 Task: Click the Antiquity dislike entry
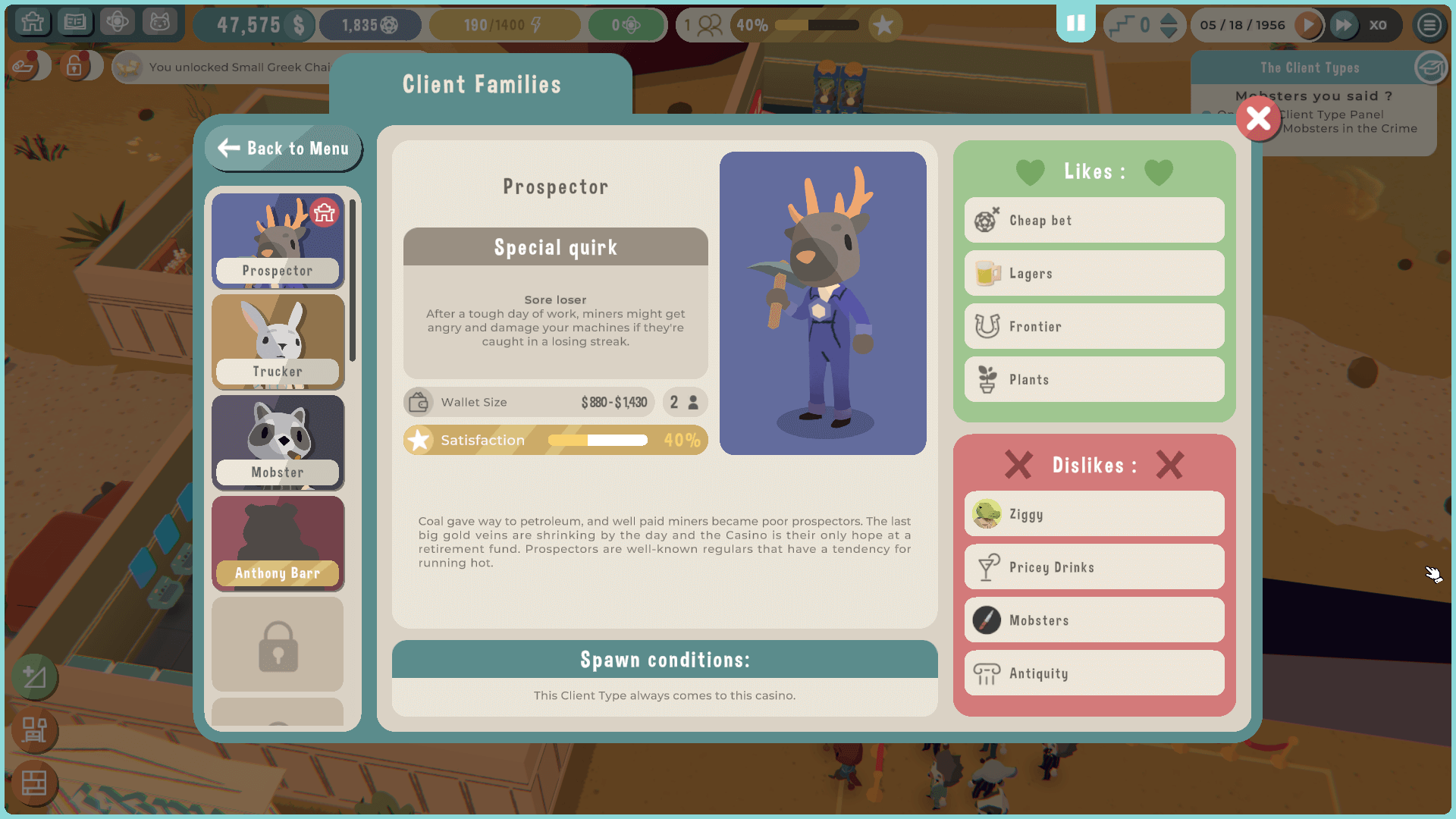click(1094, 673)
